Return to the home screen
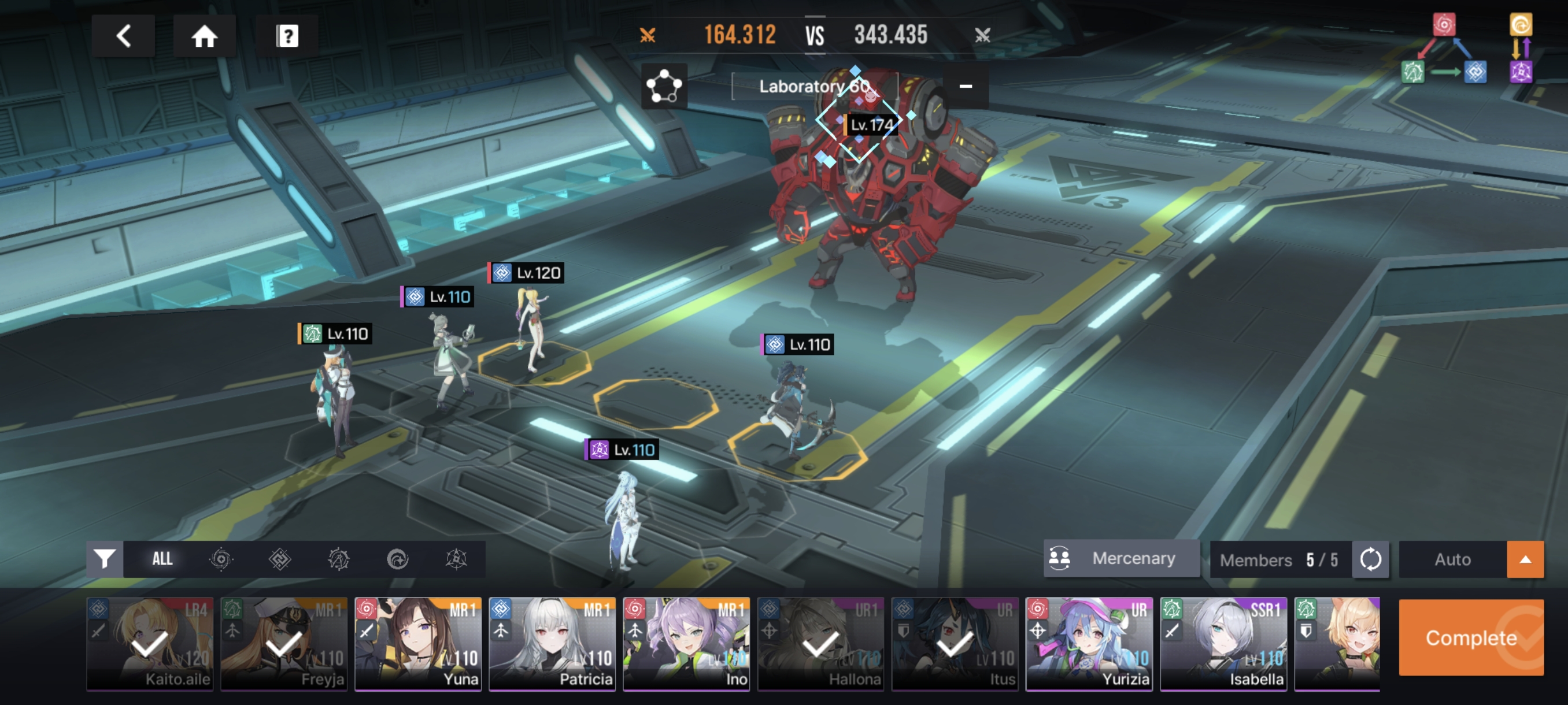 tap(205, 36)
